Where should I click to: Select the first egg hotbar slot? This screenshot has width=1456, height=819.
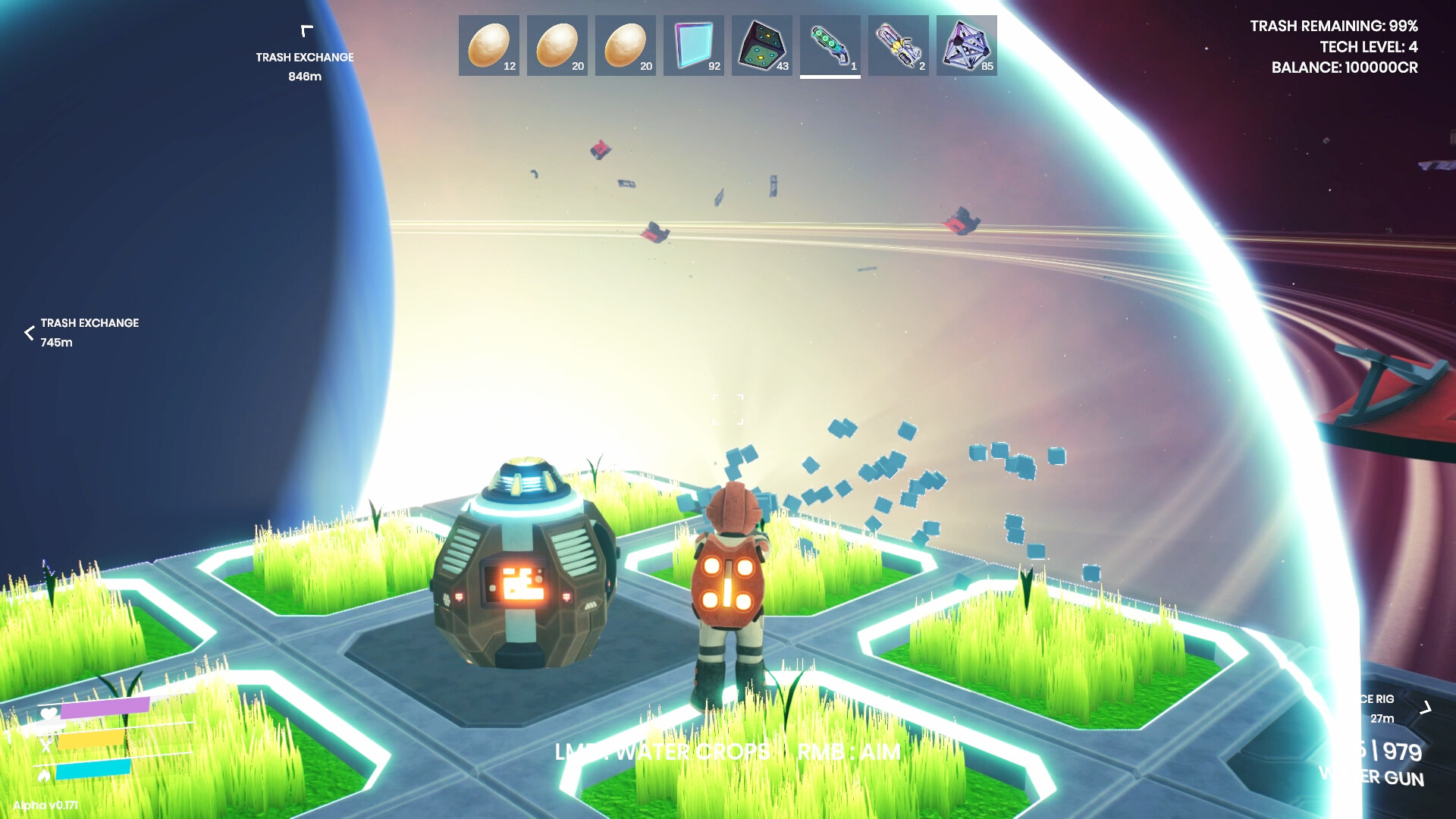(x=489, y=45)
